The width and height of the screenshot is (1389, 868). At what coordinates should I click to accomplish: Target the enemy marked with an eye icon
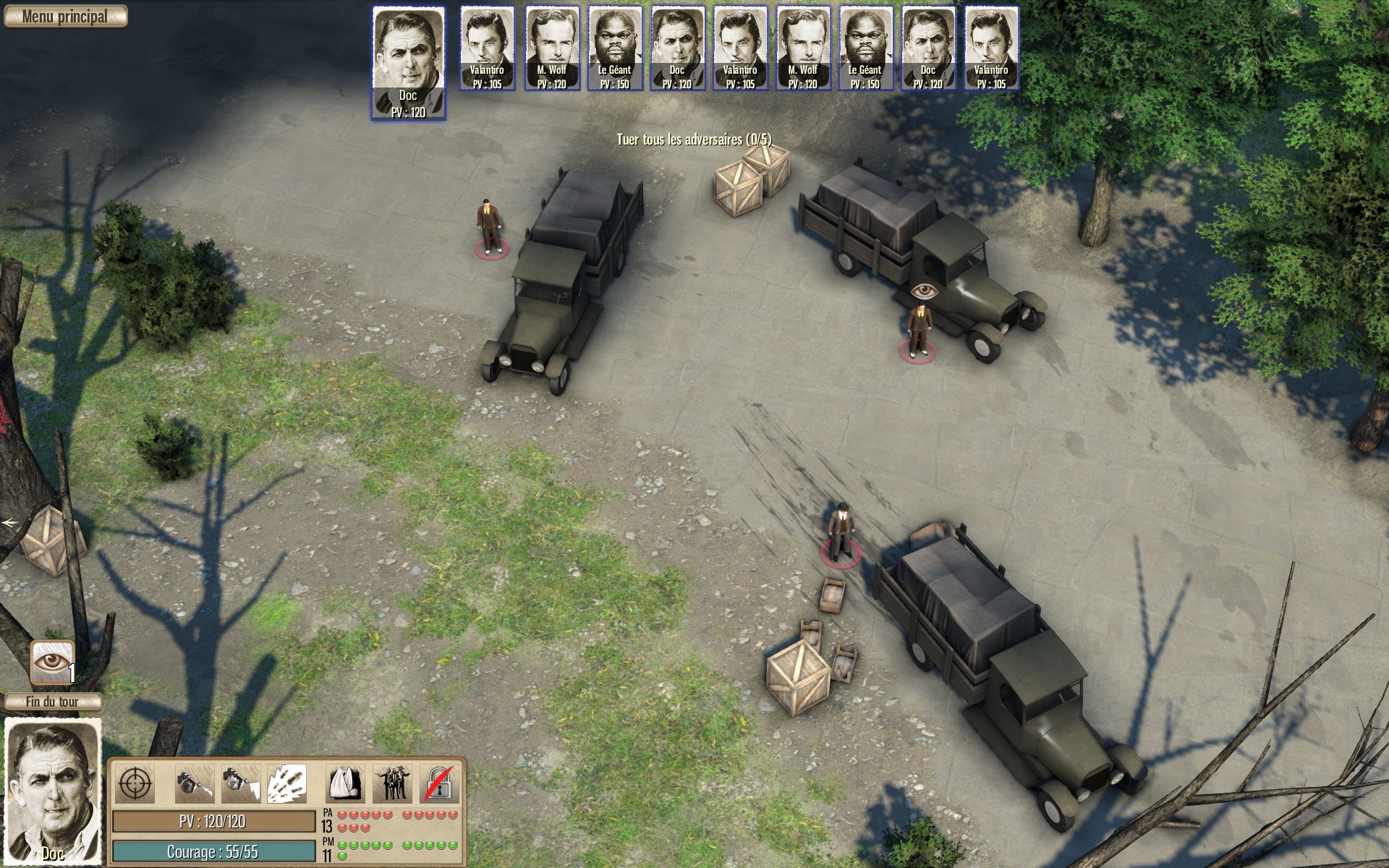coord(919,330)
